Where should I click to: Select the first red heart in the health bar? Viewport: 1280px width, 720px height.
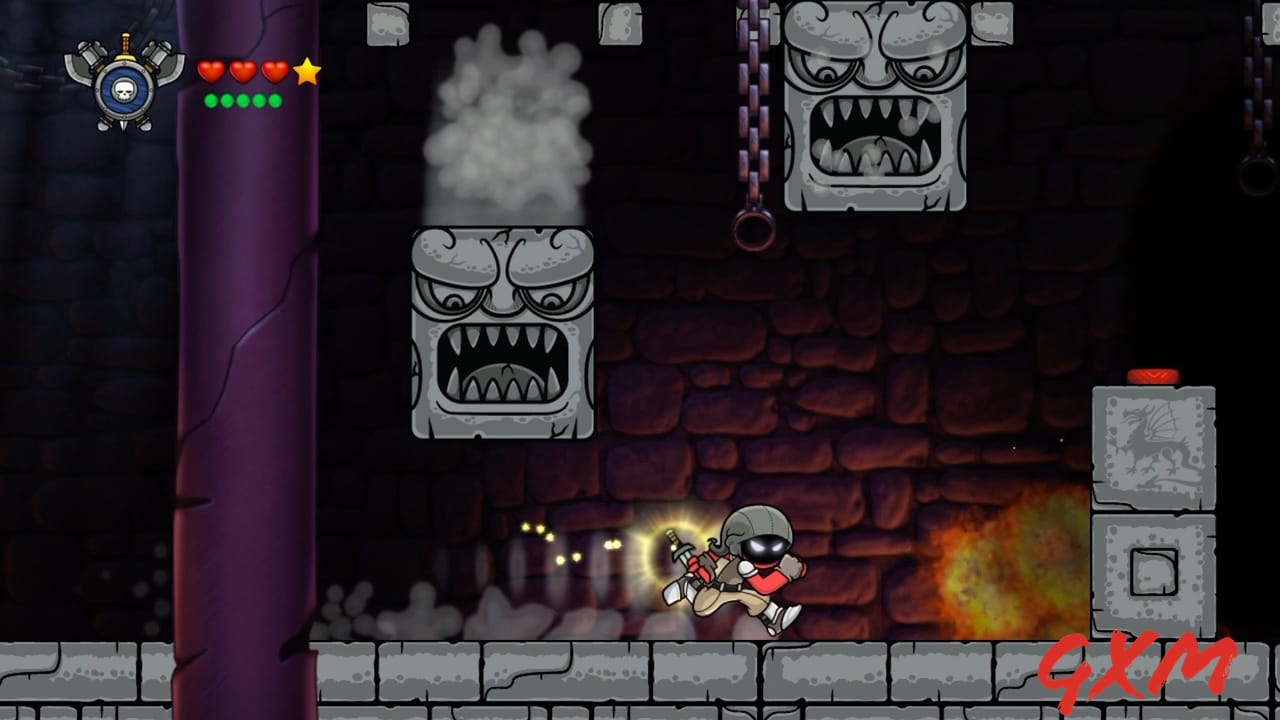click(209, 71)
